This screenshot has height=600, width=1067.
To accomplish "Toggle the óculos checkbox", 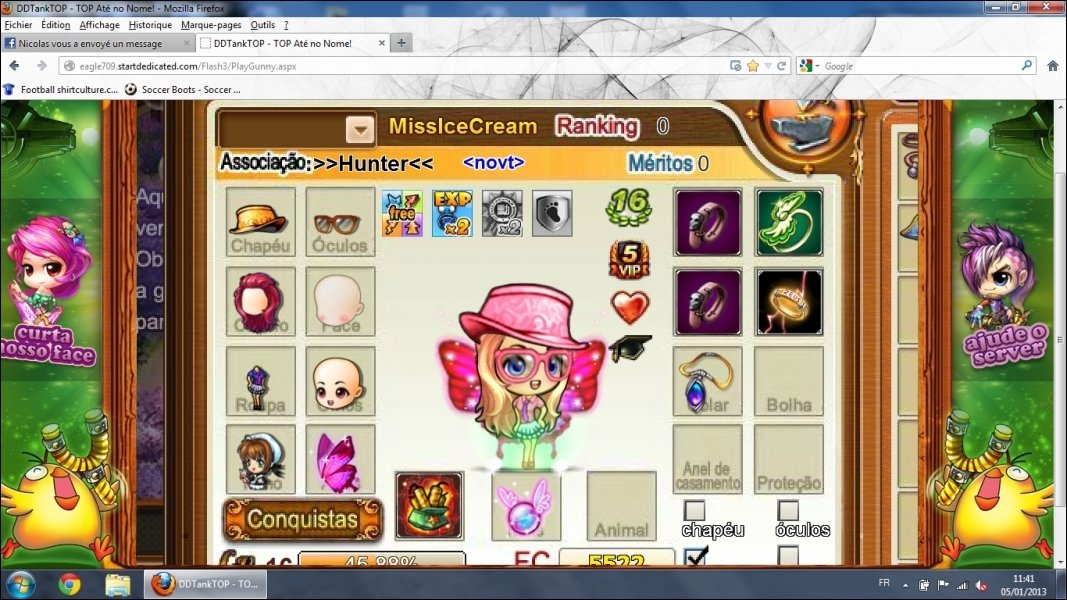I will [x=788, y=510].
